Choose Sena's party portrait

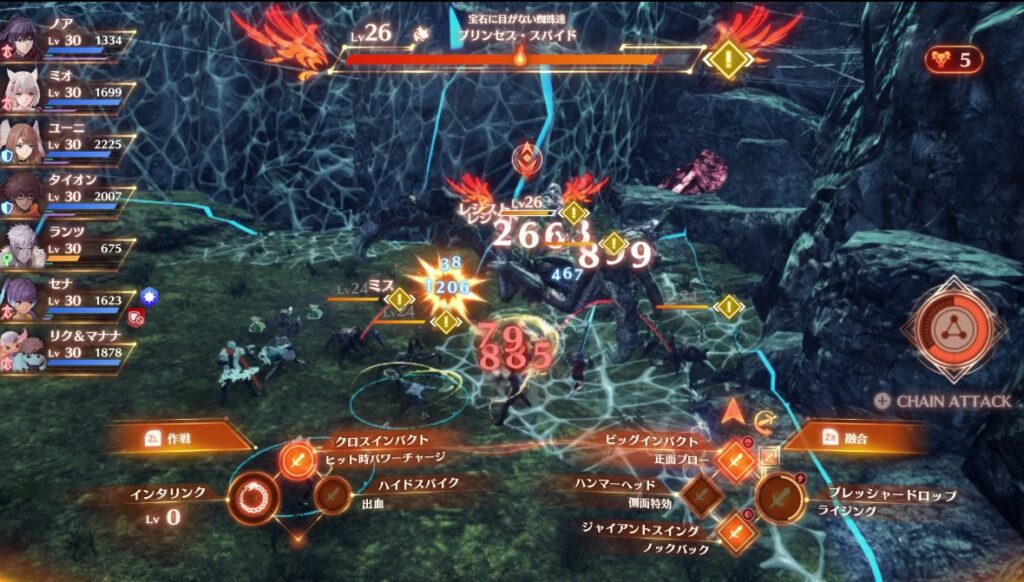(x=22, y=298)
